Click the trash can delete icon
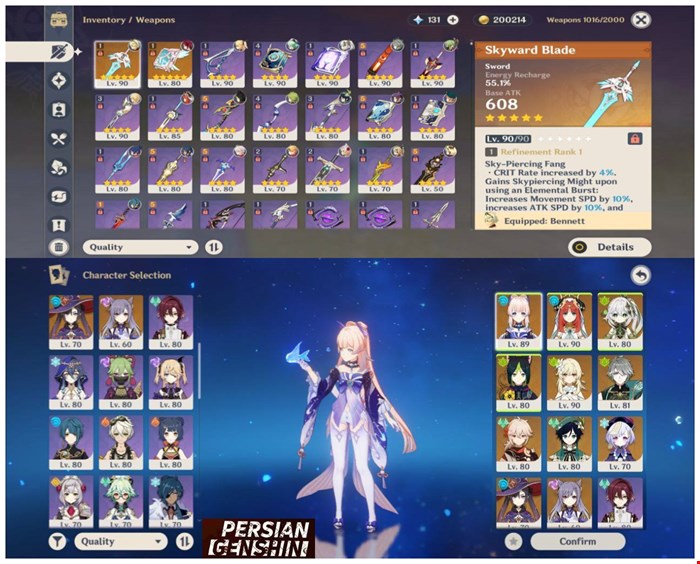Screen dimensions: 700x564 [x=58, y=247]
